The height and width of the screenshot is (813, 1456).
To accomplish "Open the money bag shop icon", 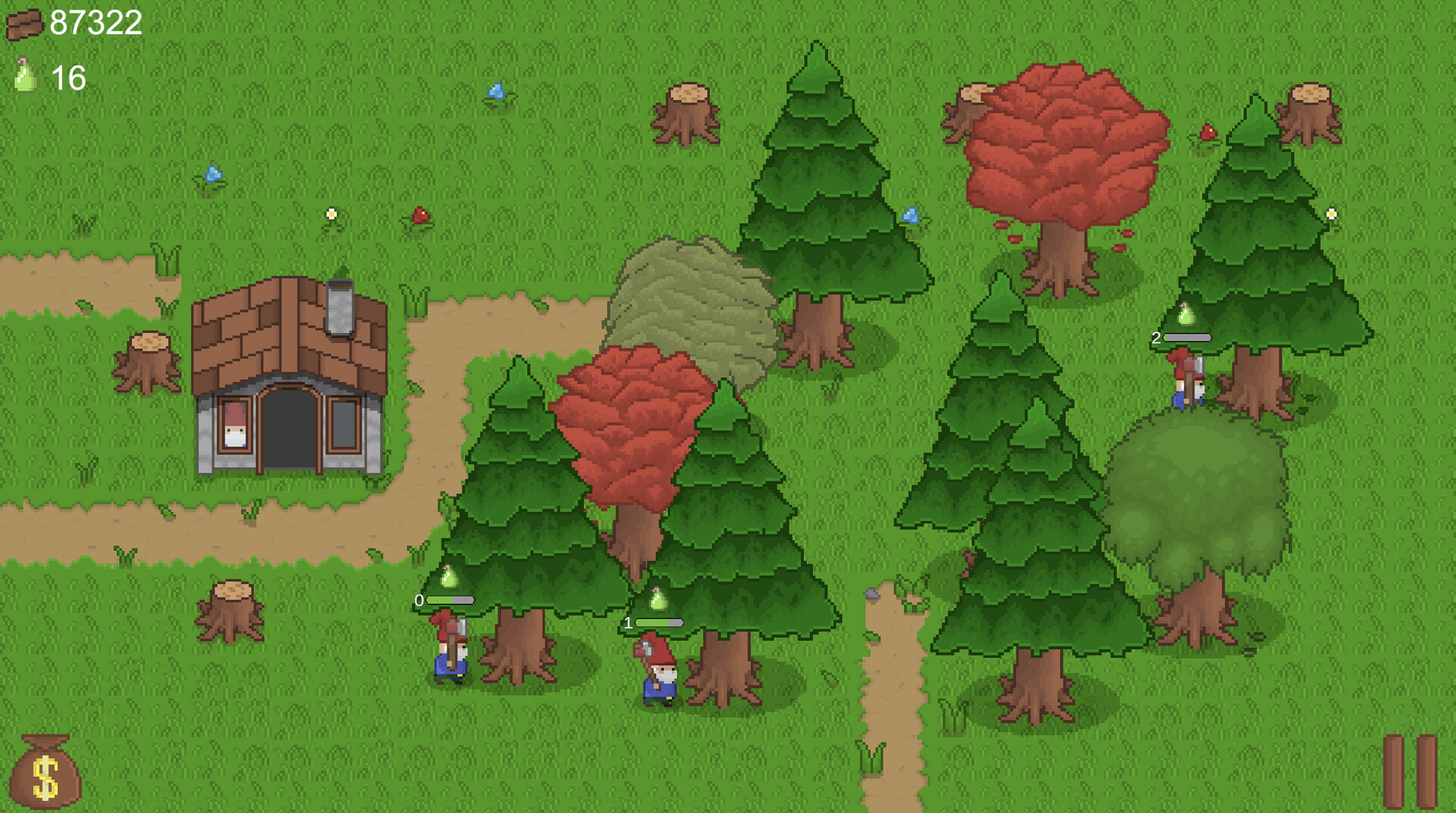I will pyautogui.click(x=47, y=775).
